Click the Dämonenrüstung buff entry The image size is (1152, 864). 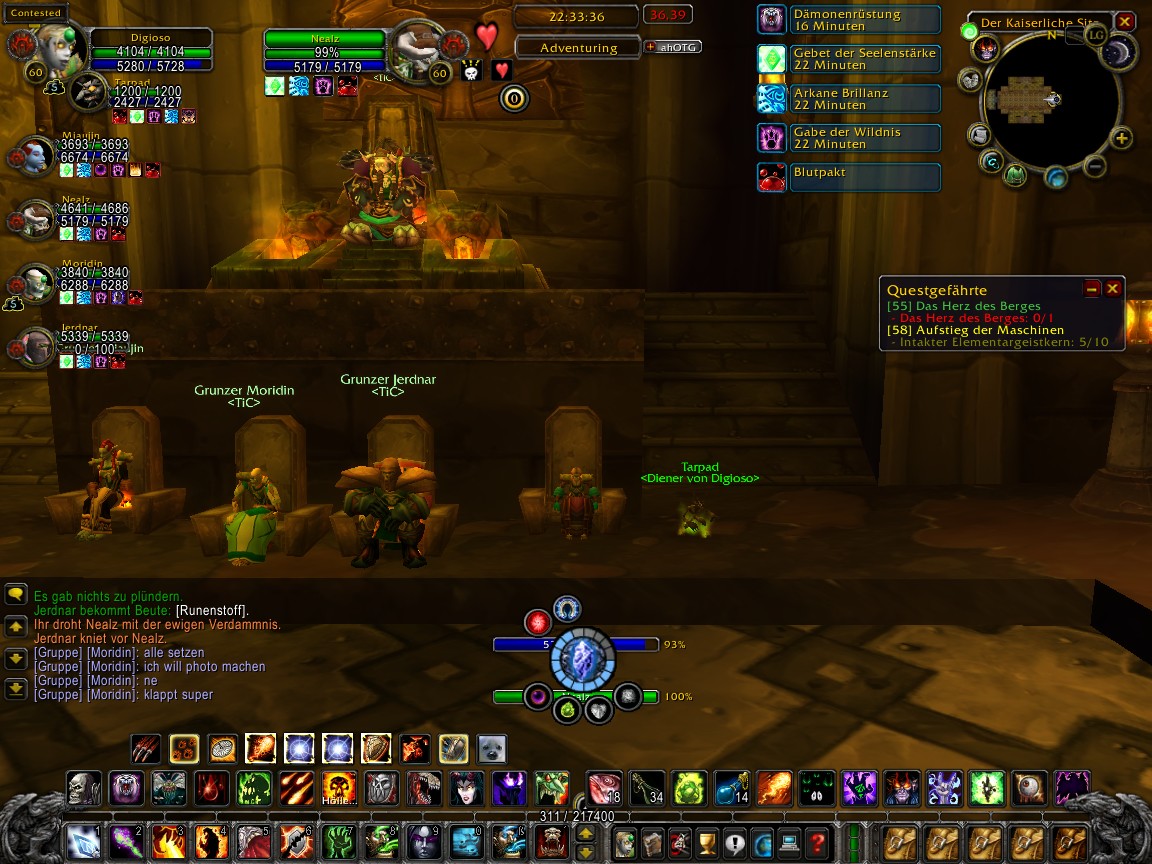point(849,20)
